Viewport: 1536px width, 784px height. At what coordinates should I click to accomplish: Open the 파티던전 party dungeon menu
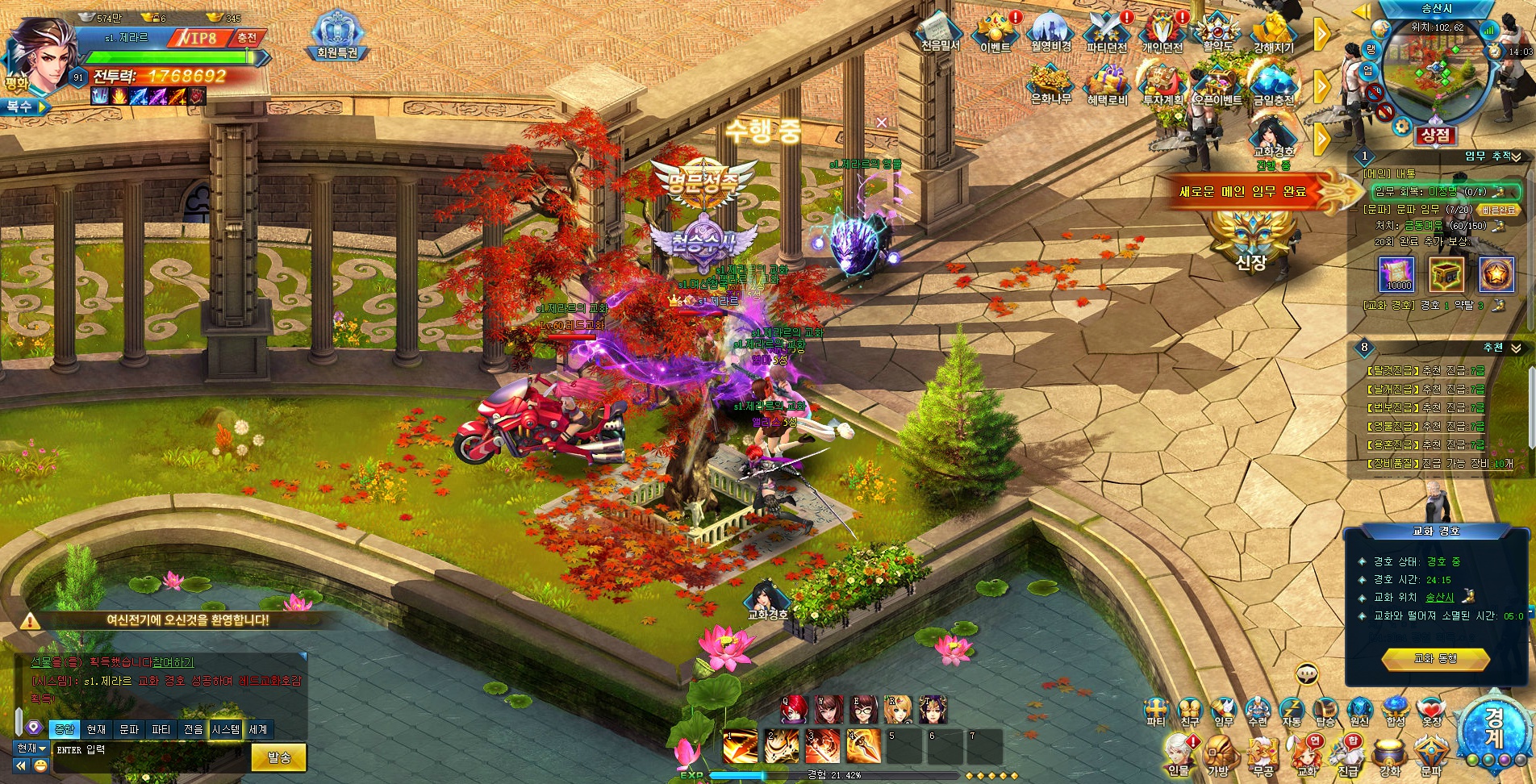tap(1106, 31)
